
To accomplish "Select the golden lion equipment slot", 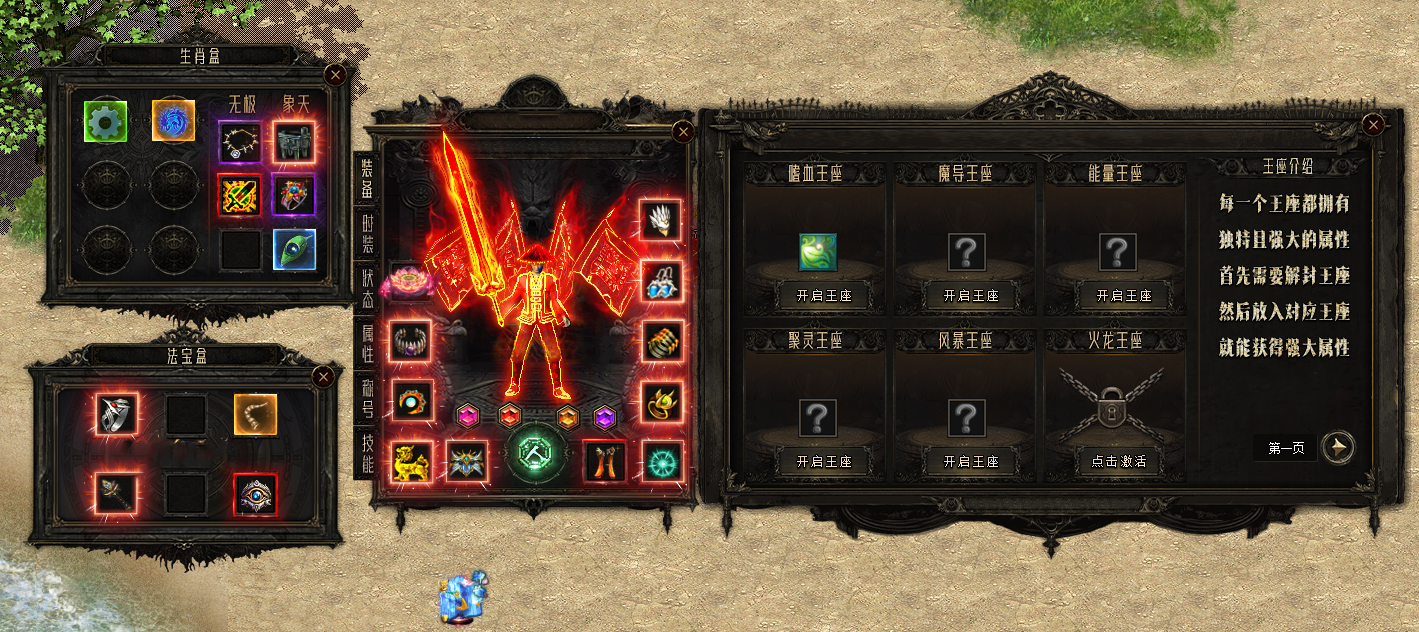I will coord(410,460).
